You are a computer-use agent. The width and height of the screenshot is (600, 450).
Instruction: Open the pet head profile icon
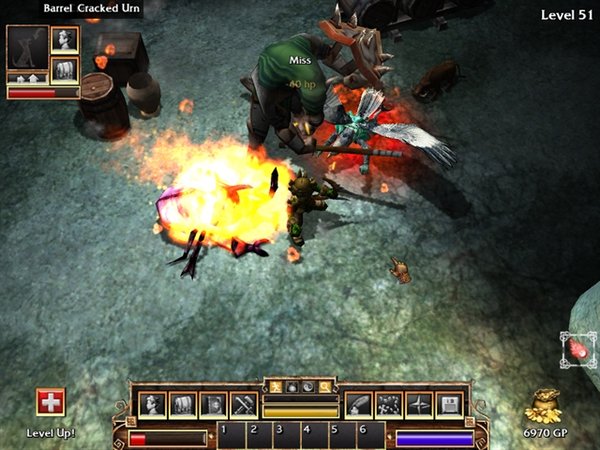[x=65, y=40]
